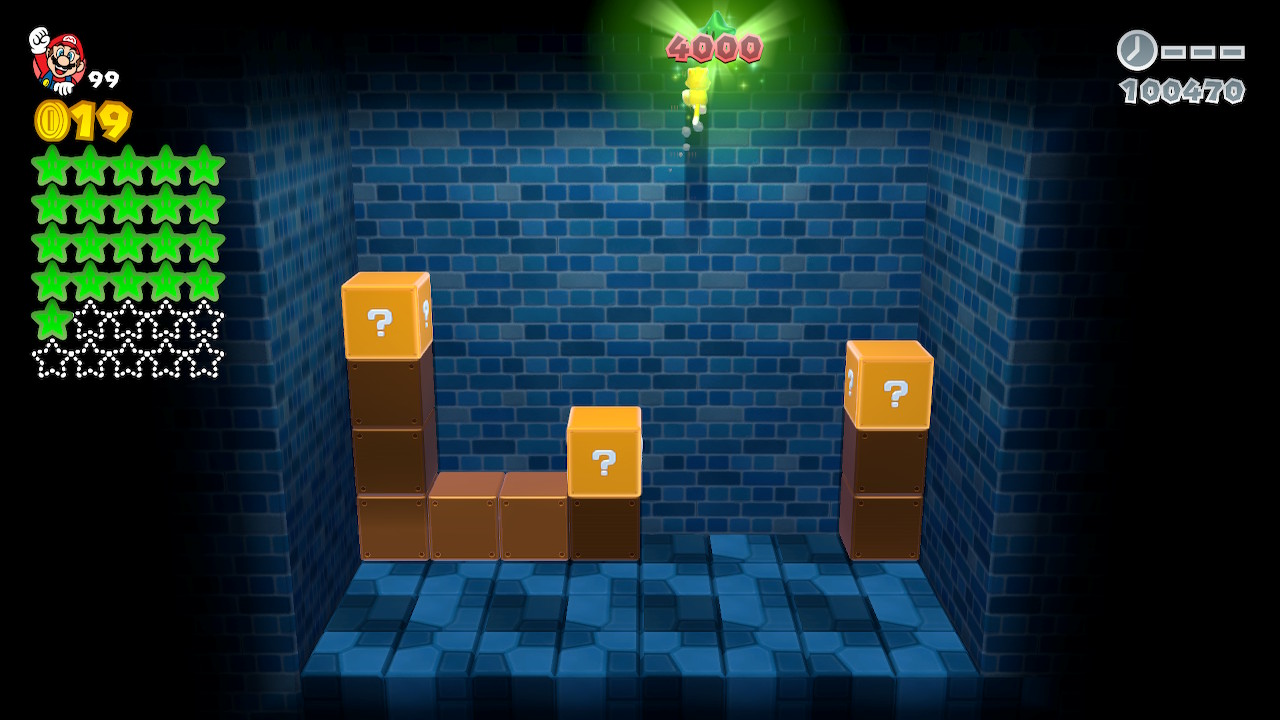Select the green star collection tracker
The image size is (1280, 720).
(x=127, y=262)
